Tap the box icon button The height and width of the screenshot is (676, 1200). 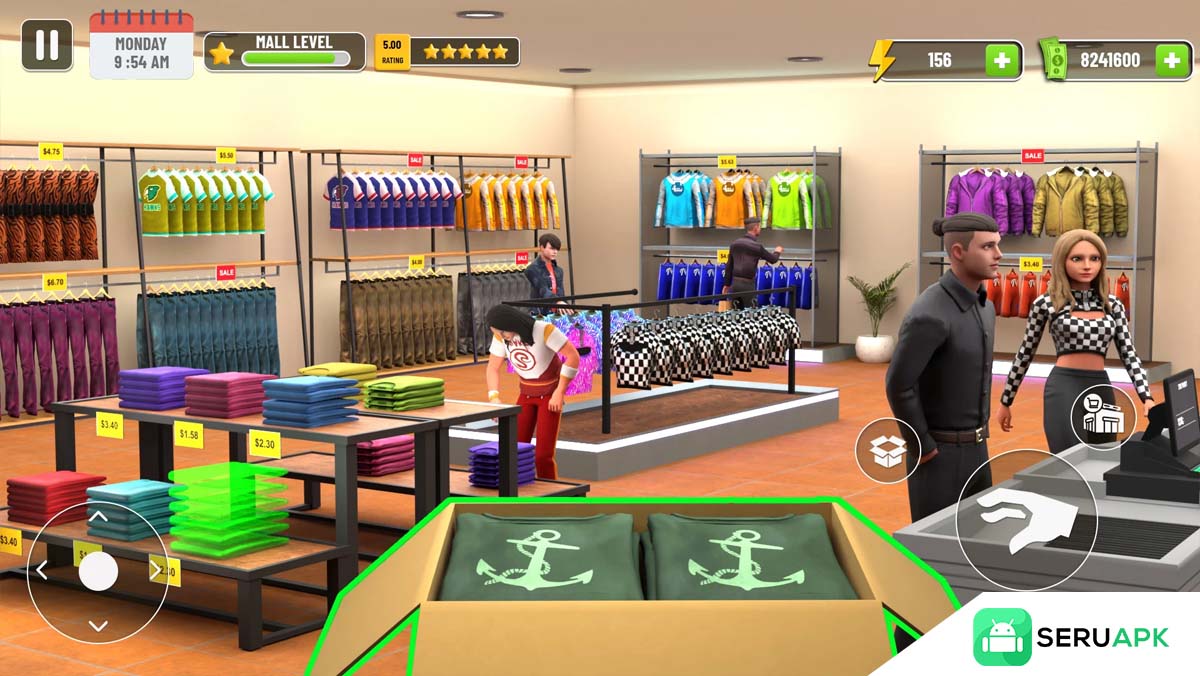point(887,452)
